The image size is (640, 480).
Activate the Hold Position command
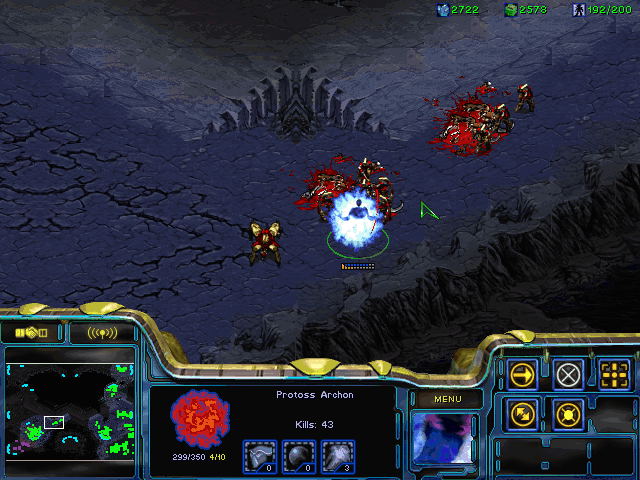[569, 413]
